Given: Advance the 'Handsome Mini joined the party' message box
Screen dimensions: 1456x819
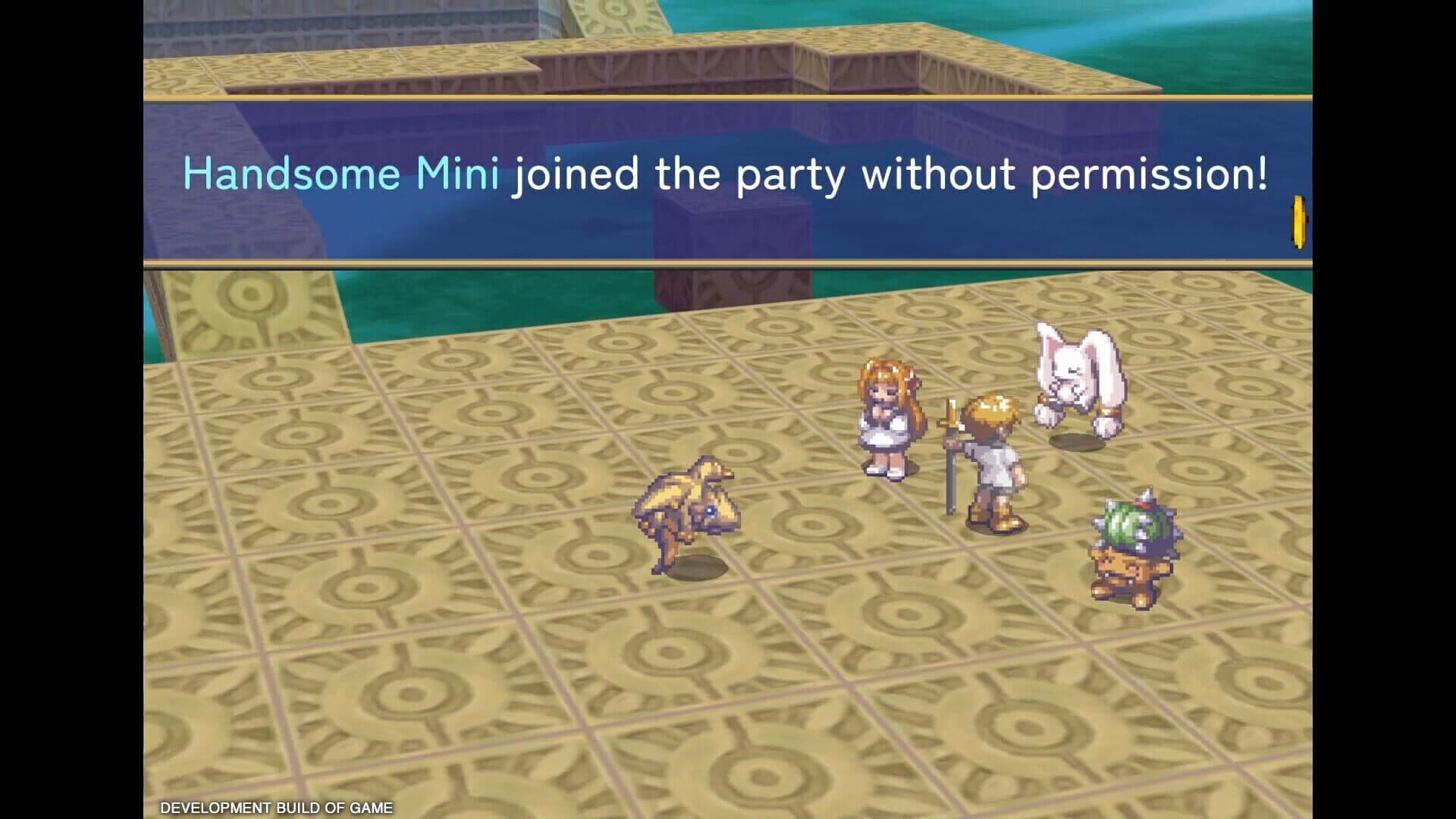Looking at the screenshot, I should point(726,182).
